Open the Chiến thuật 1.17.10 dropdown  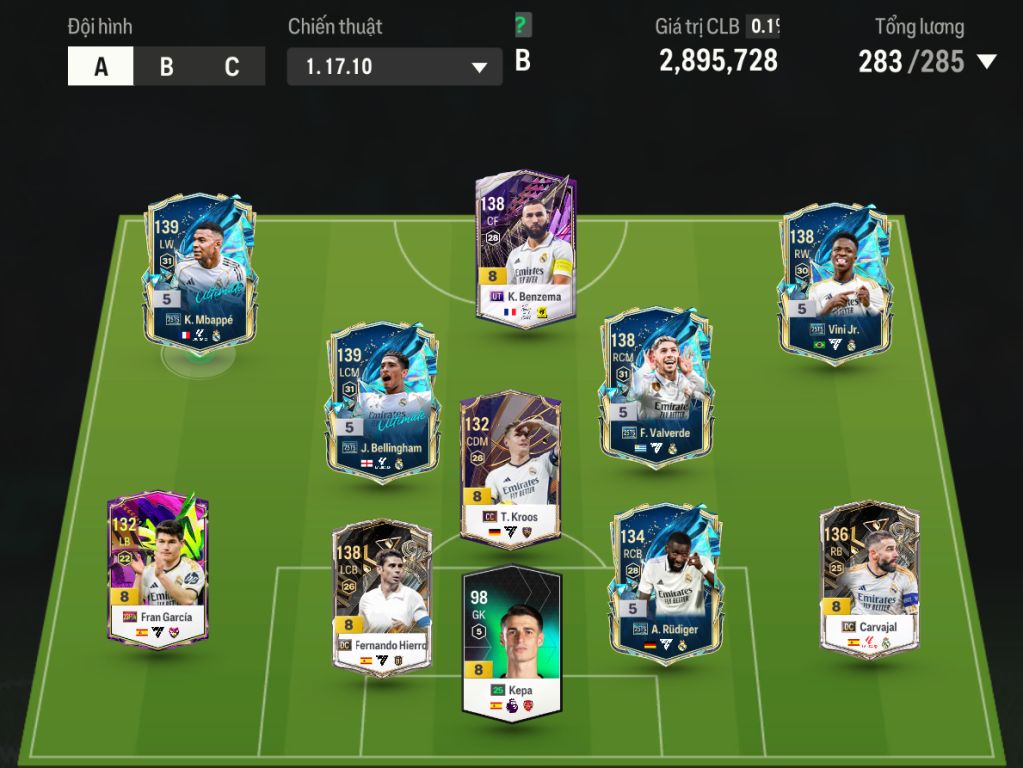click(394, 67)
